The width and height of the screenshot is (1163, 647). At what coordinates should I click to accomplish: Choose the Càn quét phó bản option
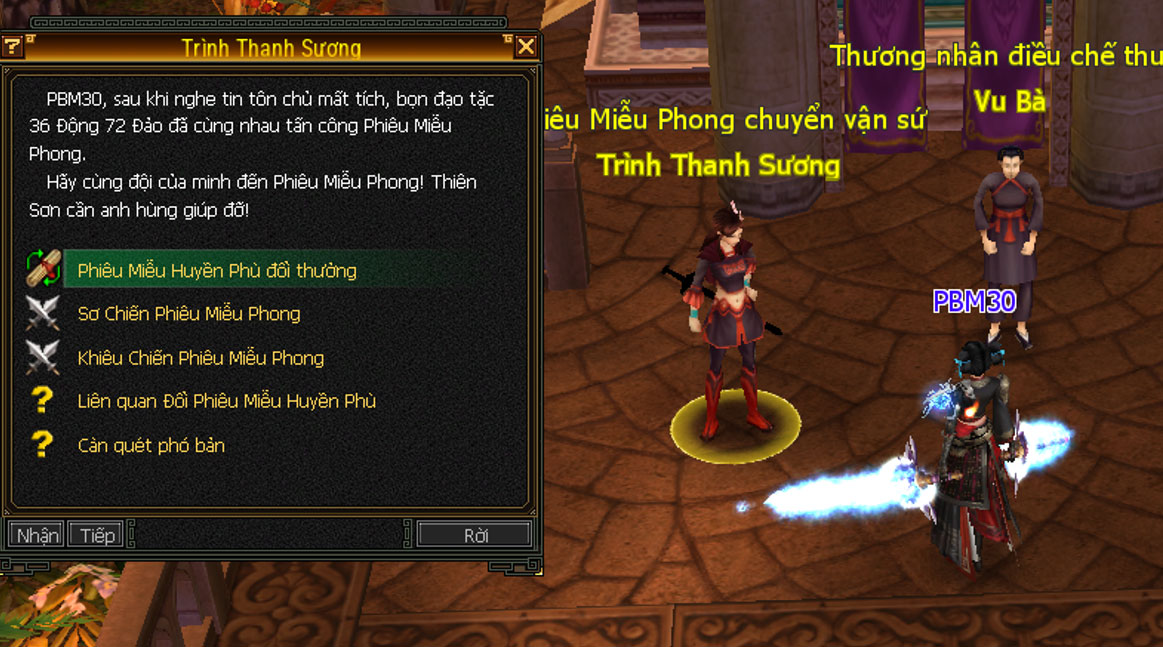point(151,446)
